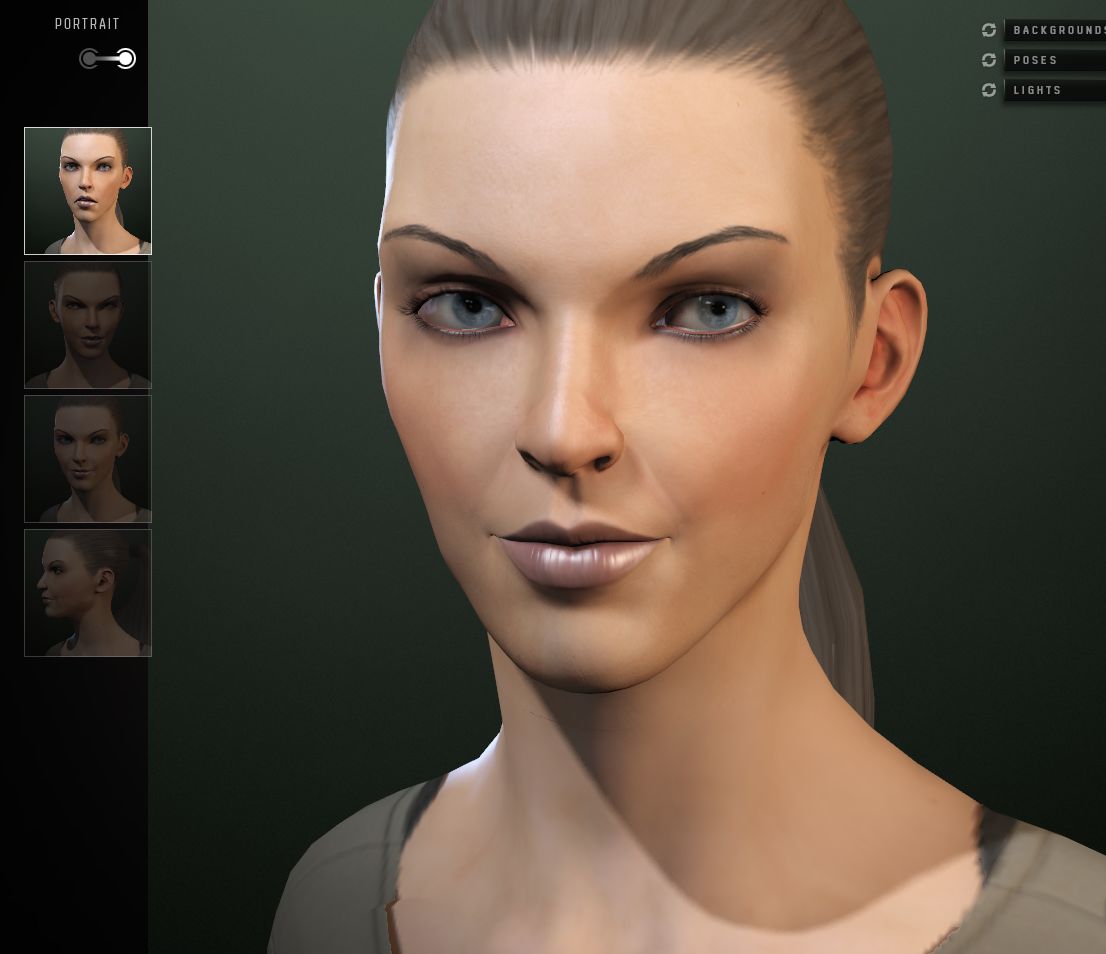
Task: Select the side profile portrait thumbnail
Action: click(x=88, y=593)
